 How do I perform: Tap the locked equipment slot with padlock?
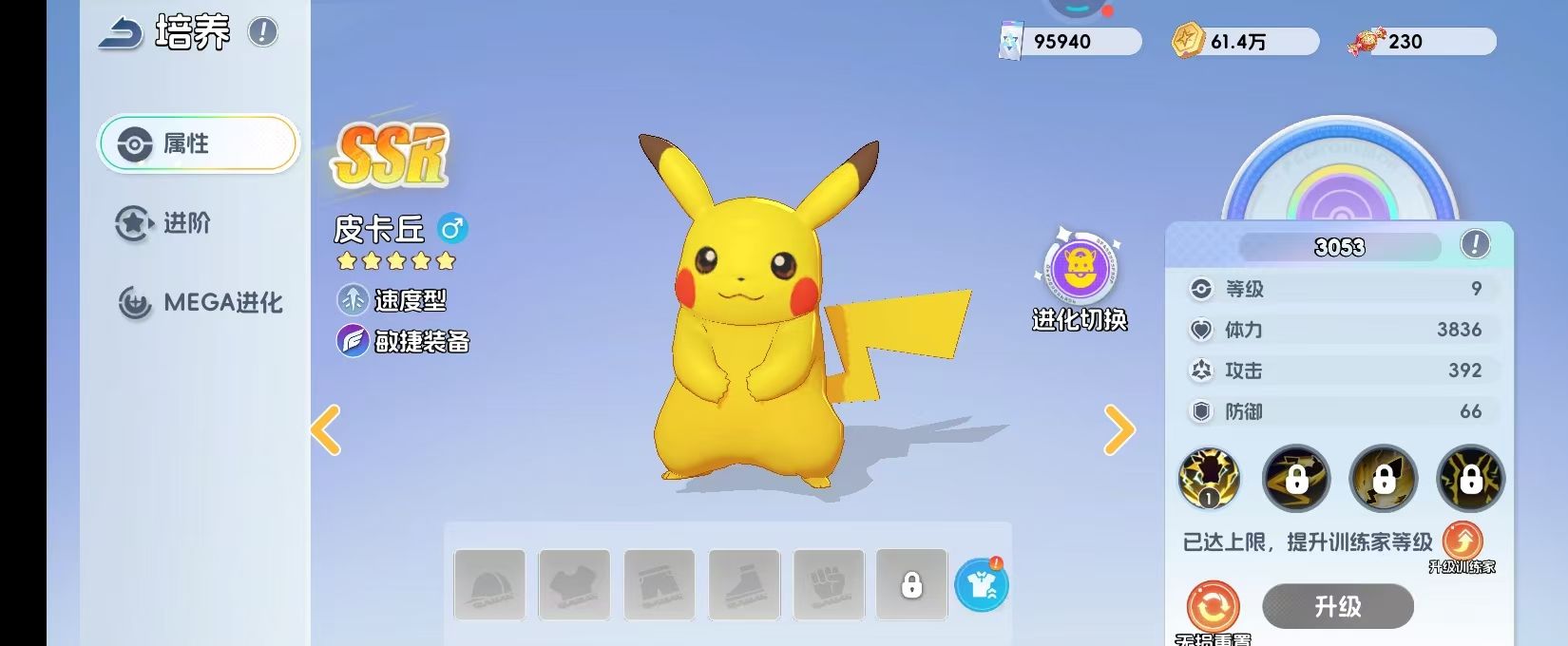click(x=911, y=585)
